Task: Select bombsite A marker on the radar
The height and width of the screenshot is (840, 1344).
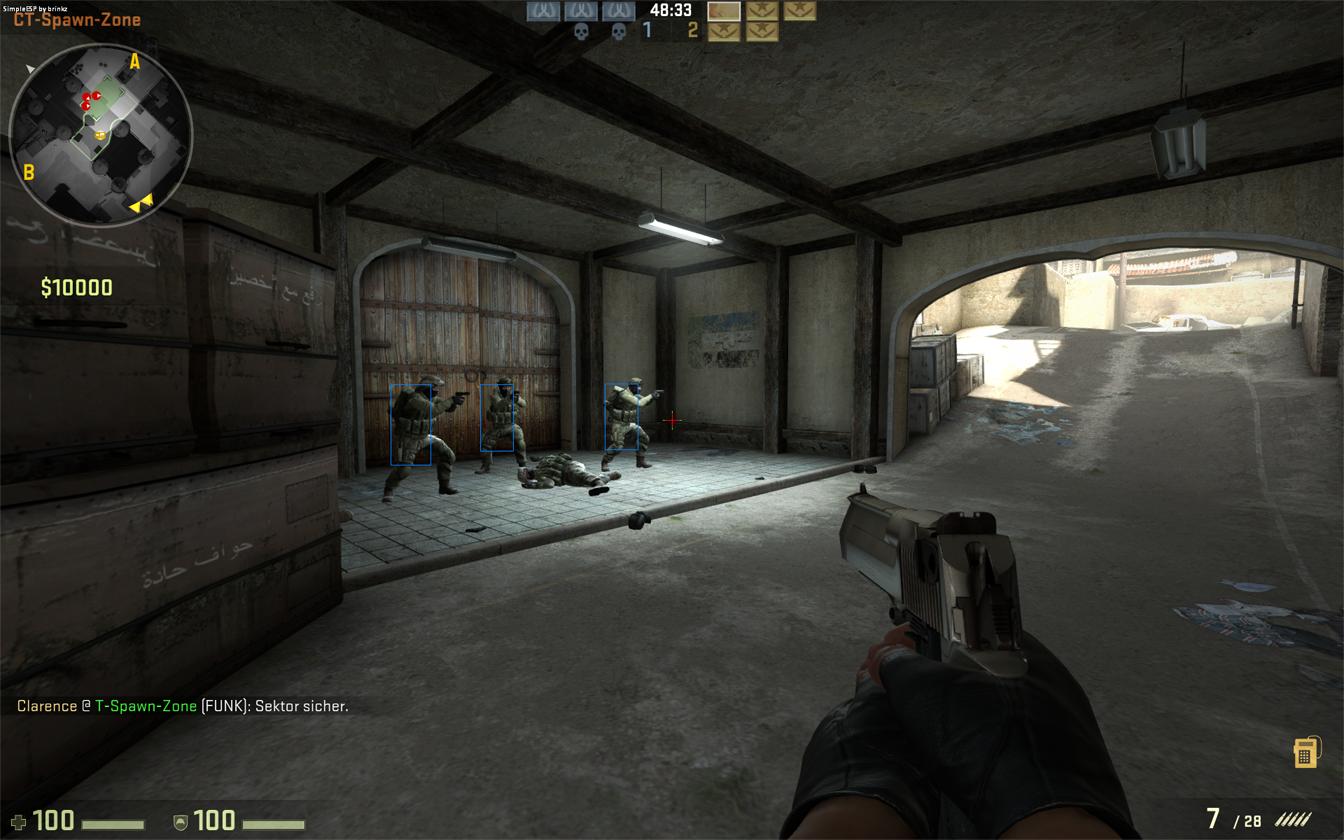Action: coord(135,62)
